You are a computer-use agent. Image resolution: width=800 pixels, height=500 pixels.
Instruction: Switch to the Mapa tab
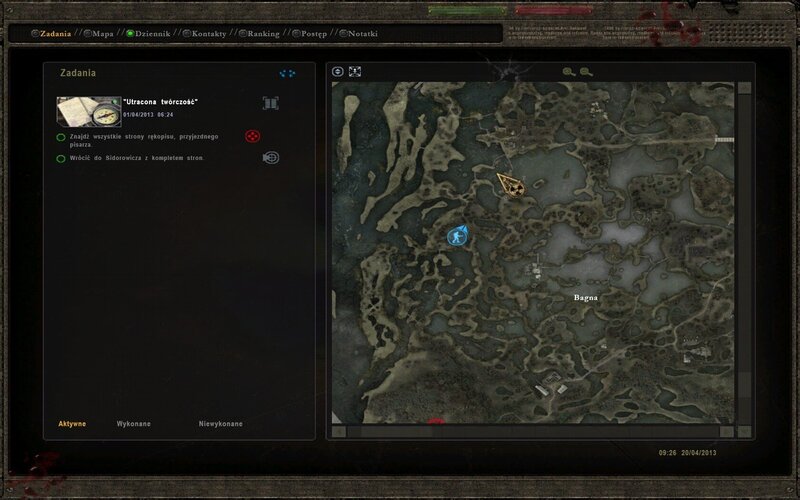[102, 33]
